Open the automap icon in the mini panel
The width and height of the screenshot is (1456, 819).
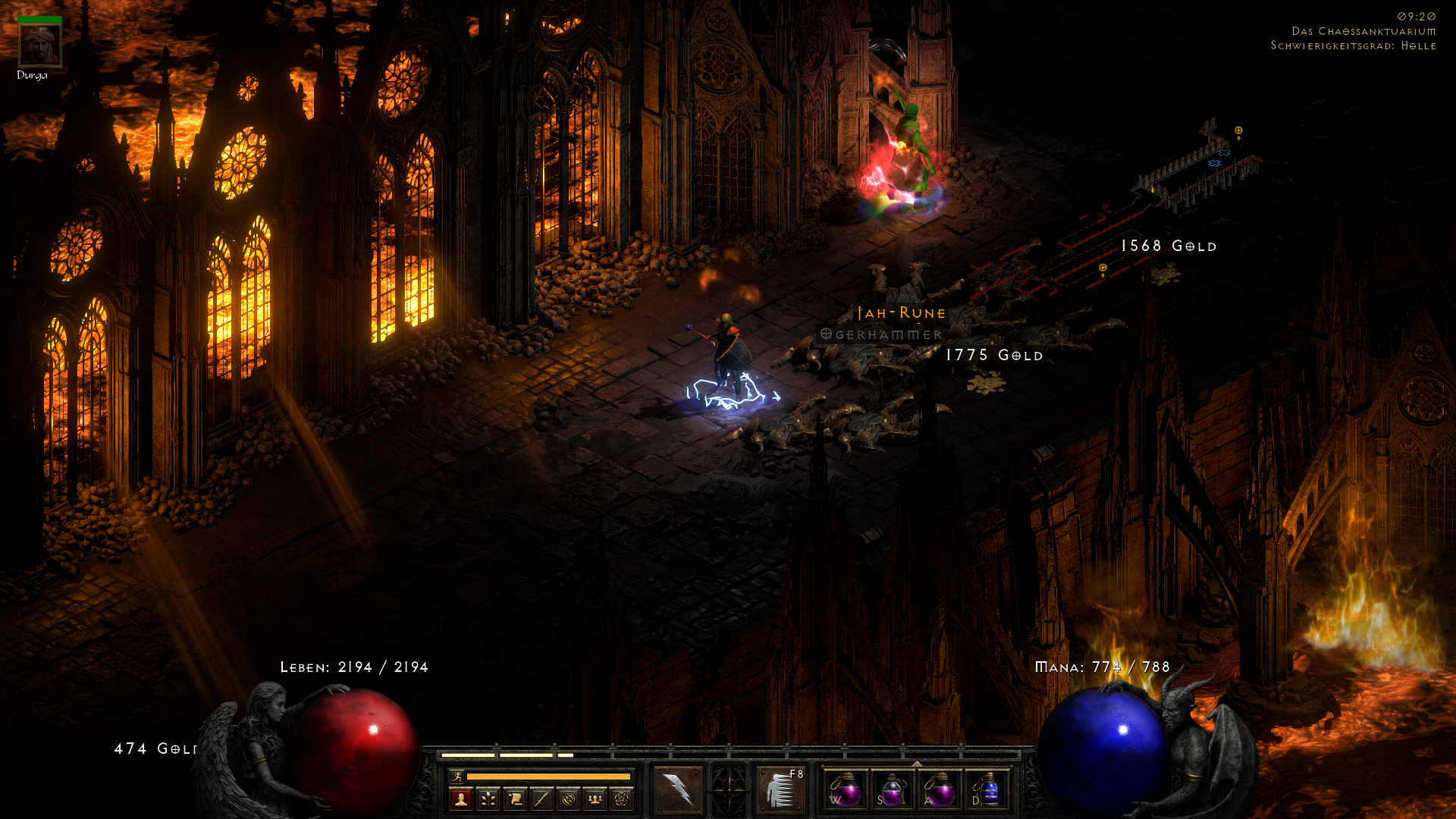pyautogui.click(x=568, y=799)
